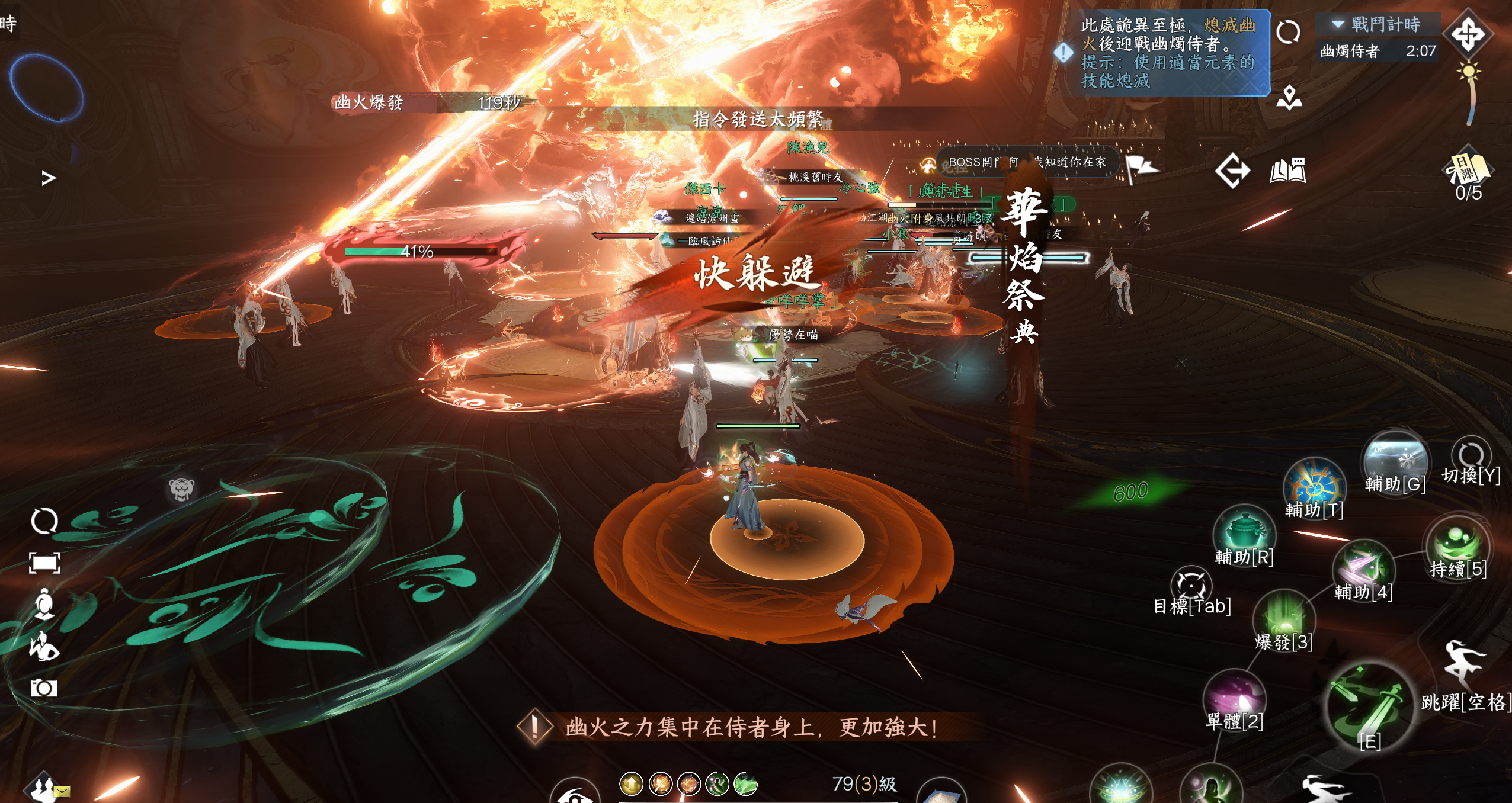
Task: Click the map location pin icon
Action: coord(1289,98)
